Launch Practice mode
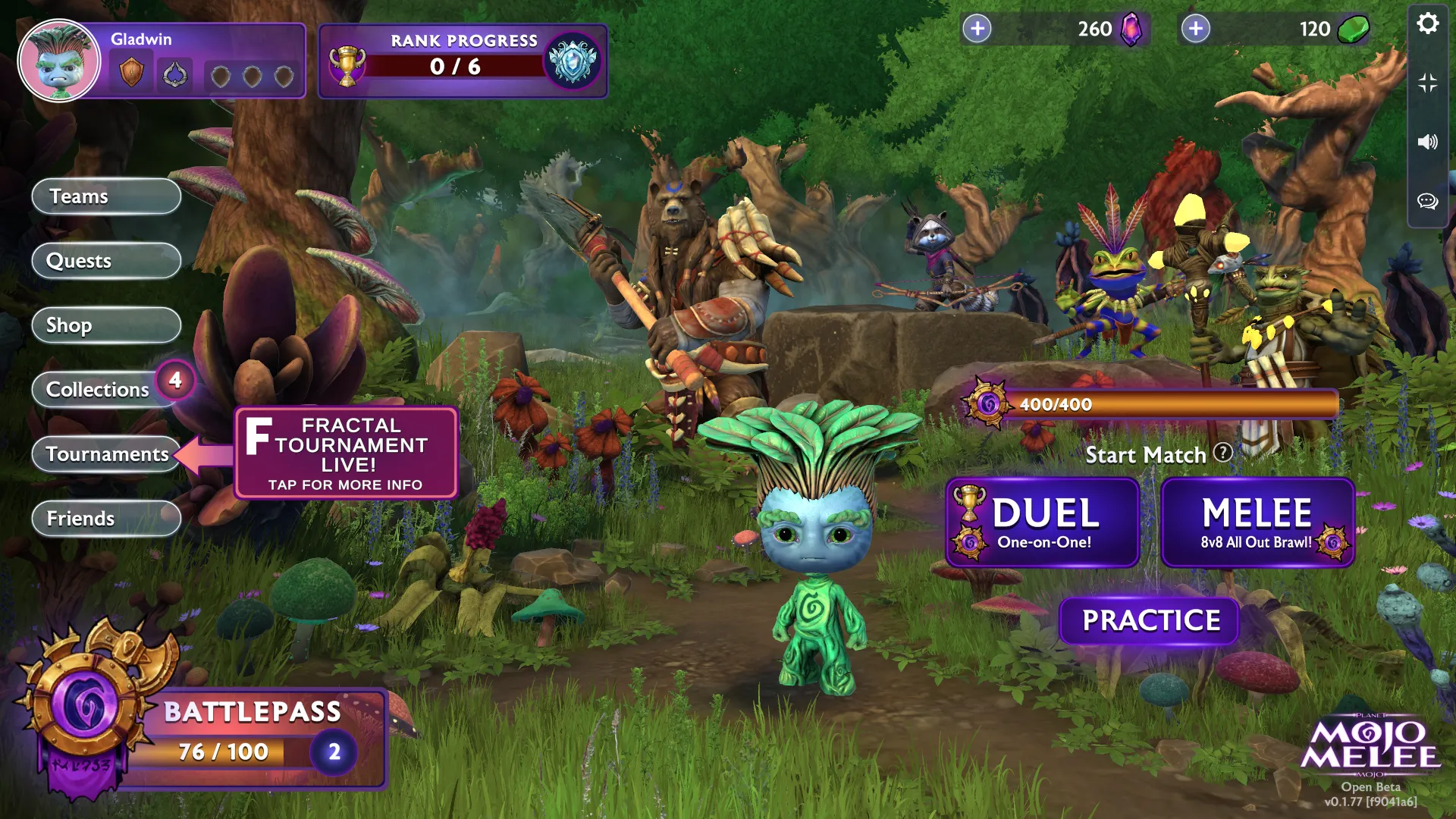Screen dimensions: 1456x819 tap(1150, 621)
